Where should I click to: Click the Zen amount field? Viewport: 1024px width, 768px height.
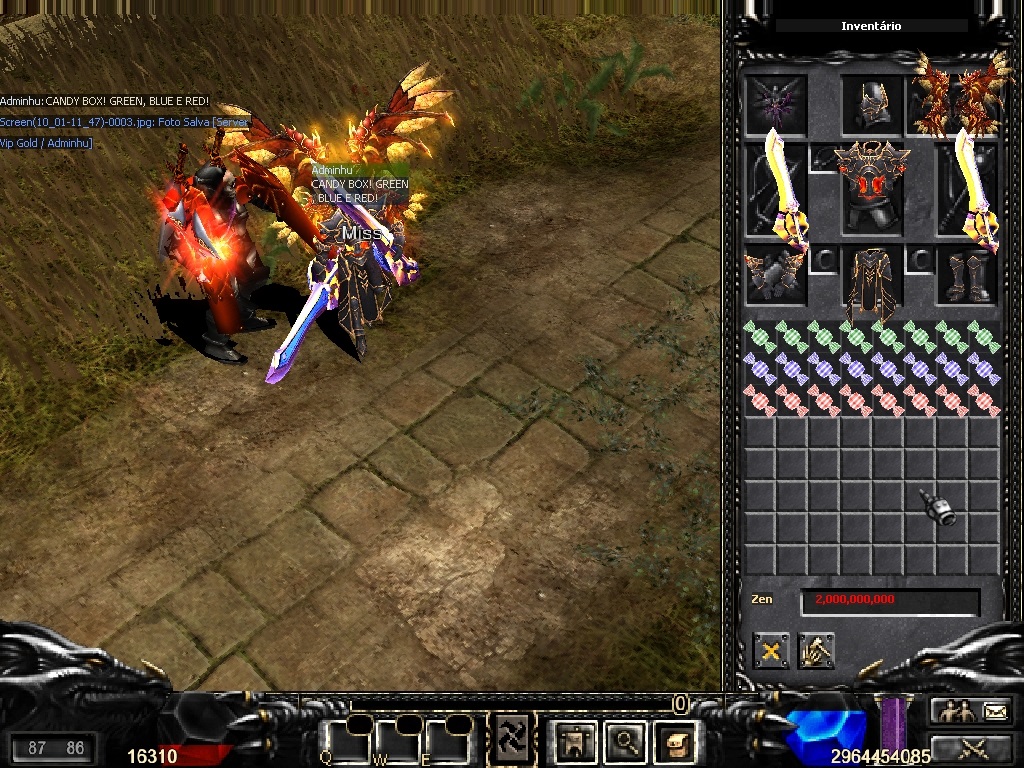tap(889, 601)
